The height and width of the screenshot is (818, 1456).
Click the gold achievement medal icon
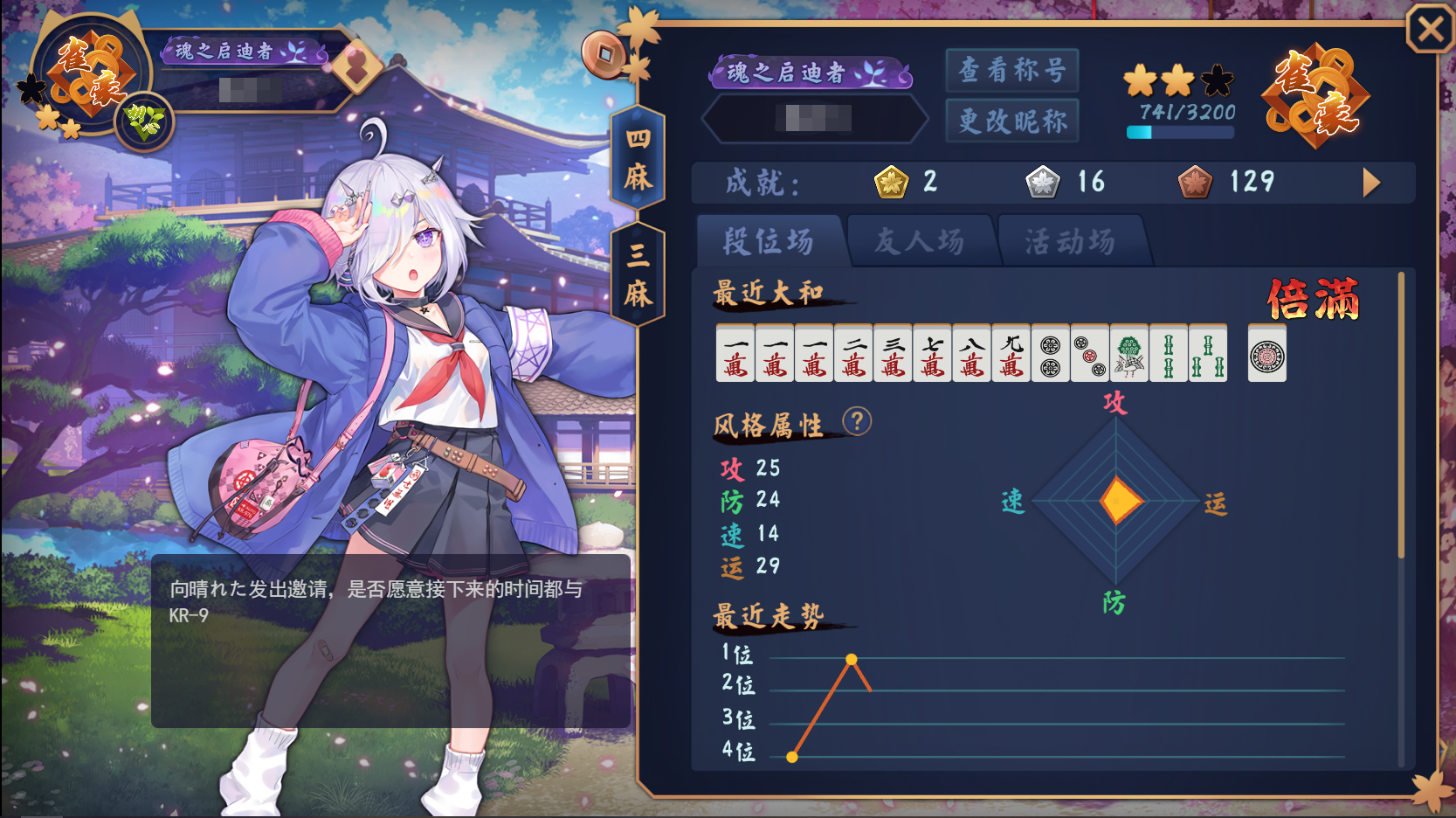(x=891, y=182)
